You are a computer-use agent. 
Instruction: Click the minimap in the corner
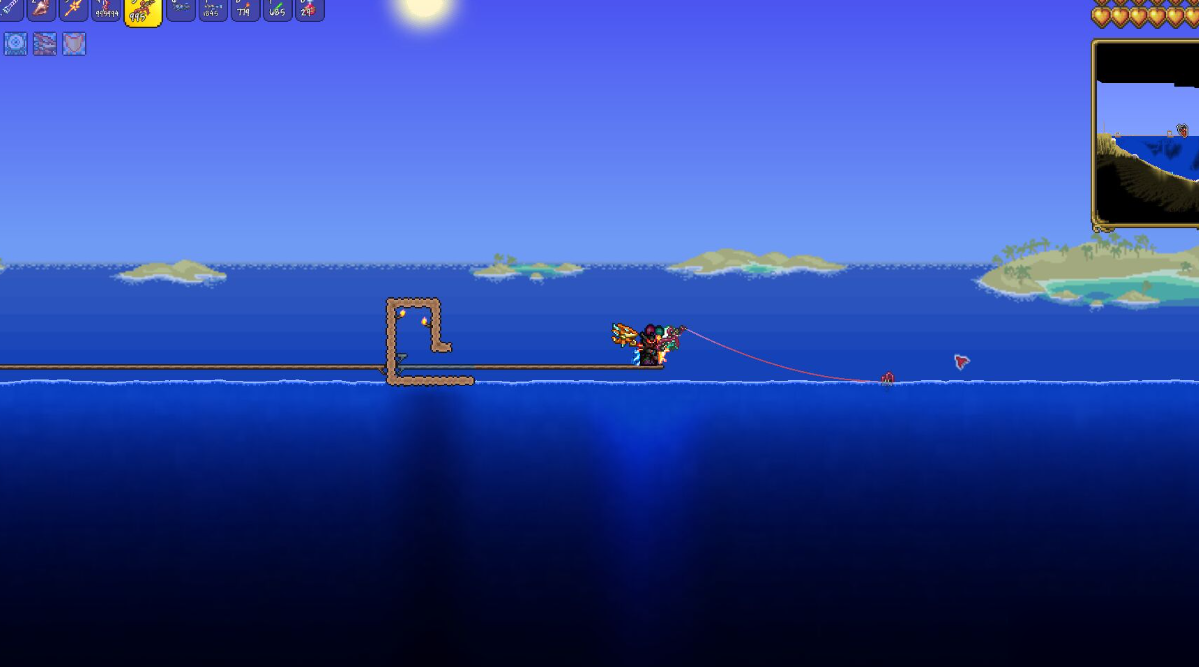tap(1146, 133)
